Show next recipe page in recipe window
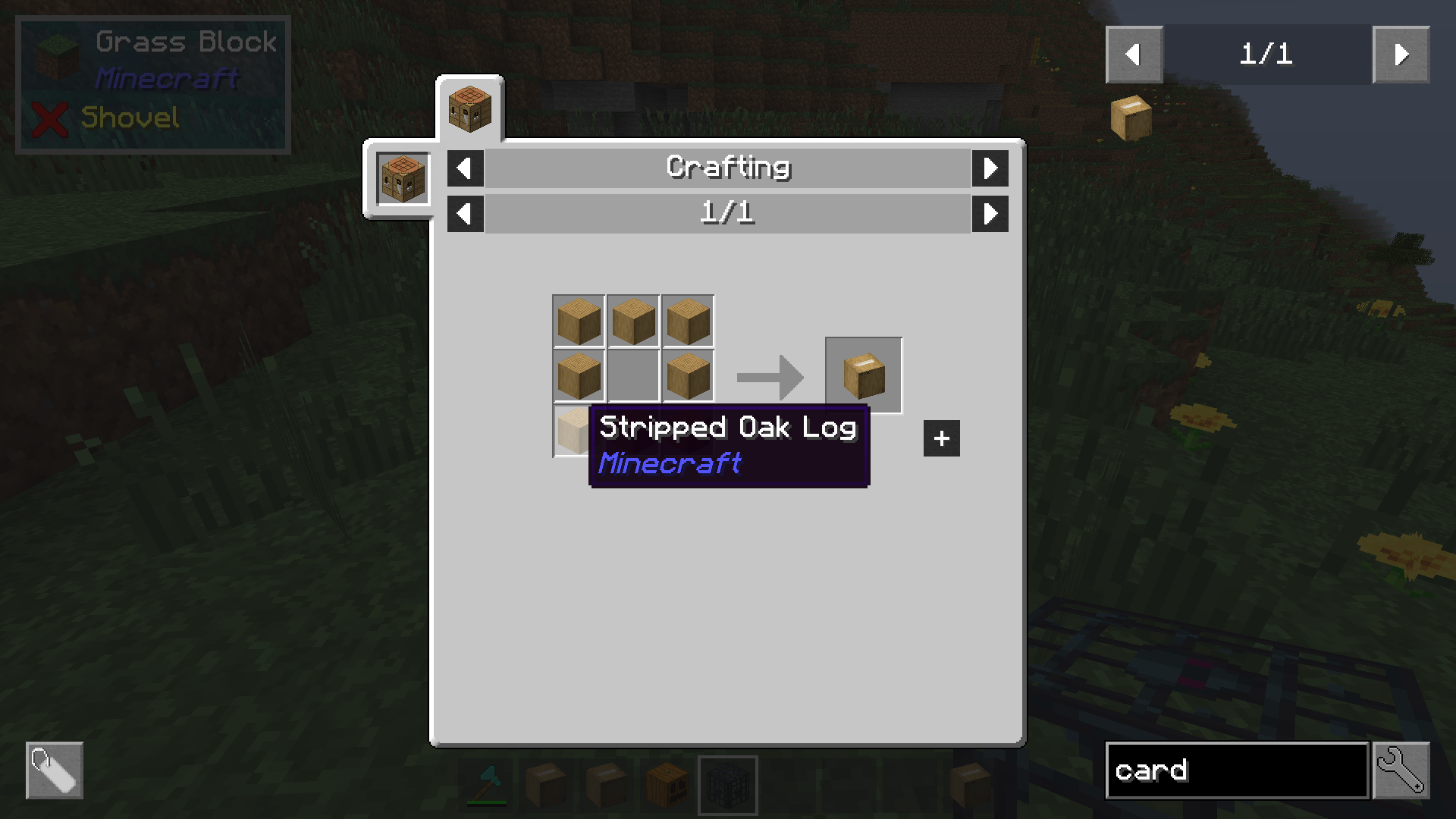Image resolution: width=1456 pixels, height=819 pixels. [990, 214]
